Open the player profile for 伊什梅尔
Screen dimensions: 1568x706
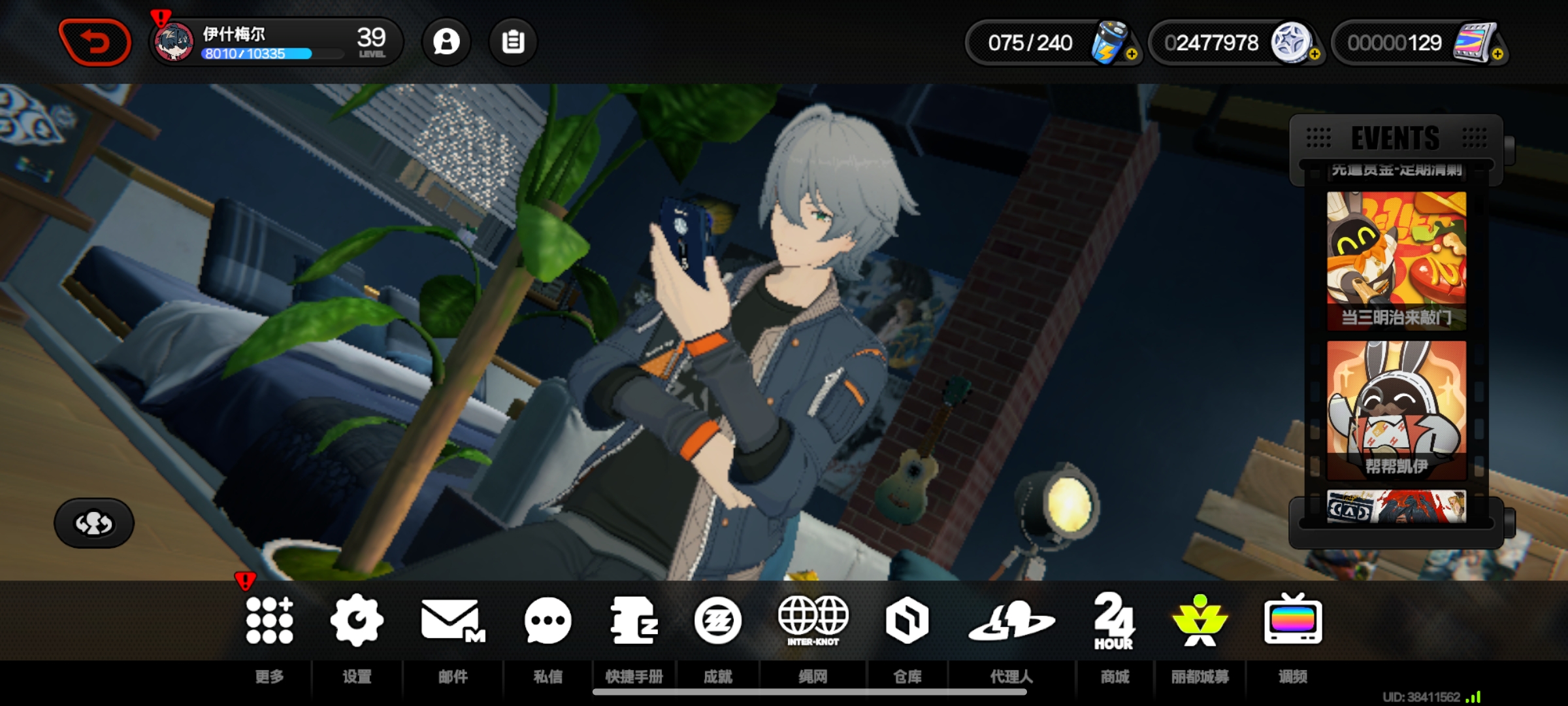(x=274, y=42)
